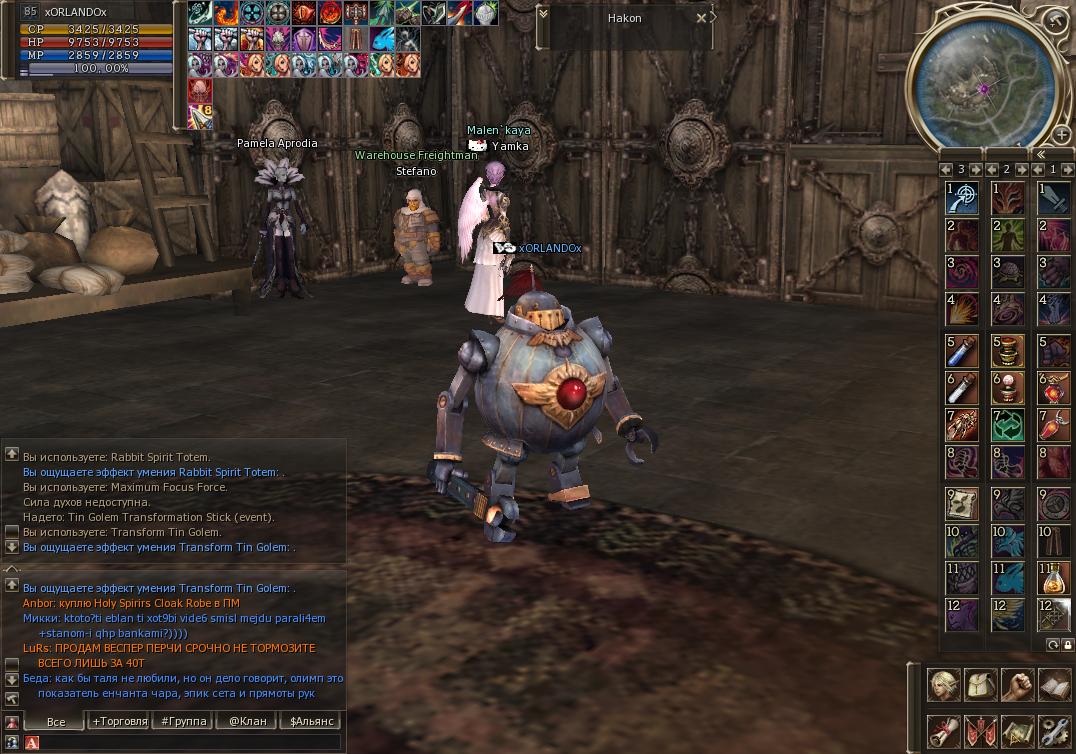Open the inventory backpack button
The width and height of the screenshot is (1076, 754).
tap(980, 685)
